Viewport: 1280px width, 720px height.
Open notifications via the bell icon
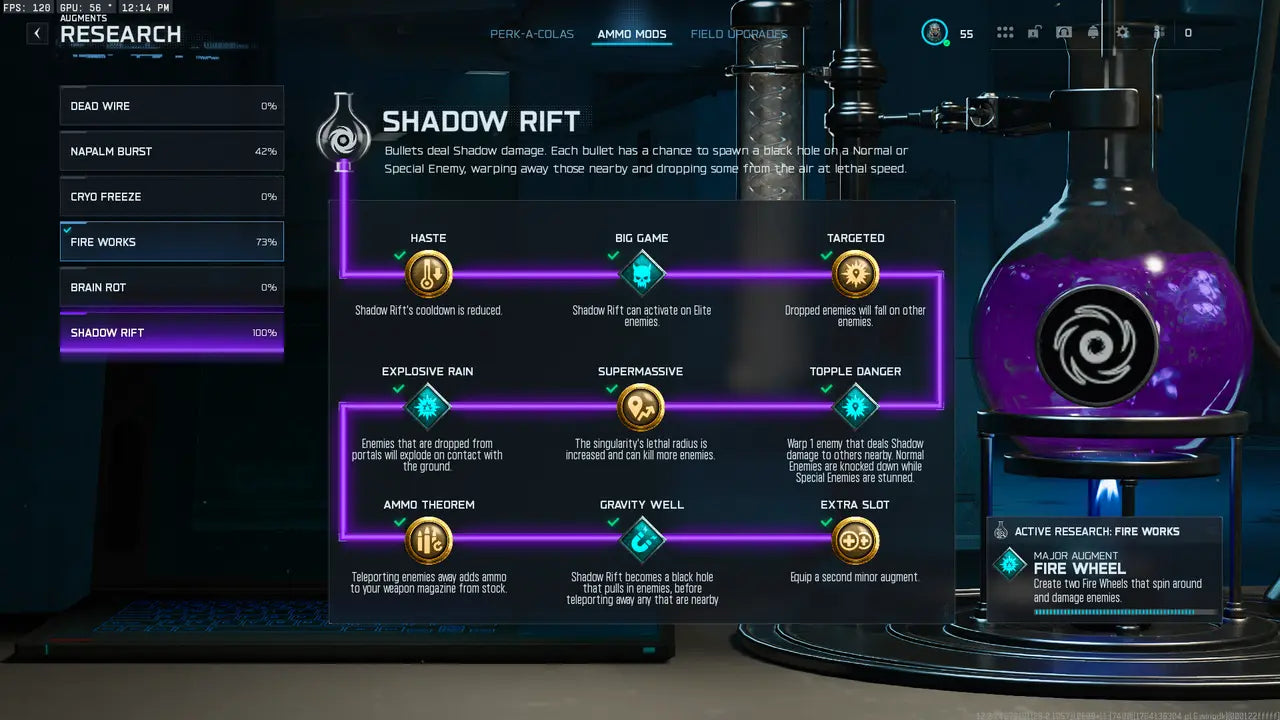[x=1093, y=33]
